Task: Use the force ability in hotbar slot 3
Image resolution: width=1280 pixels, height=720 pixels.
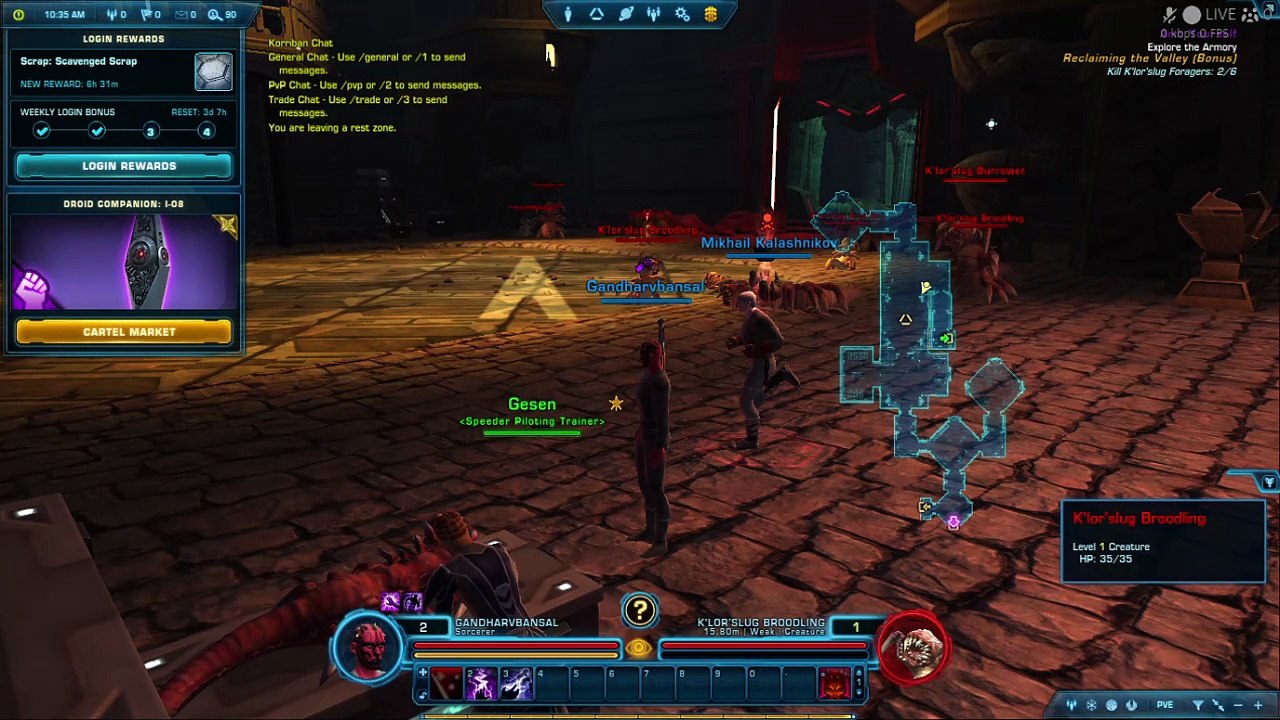Action: tap(516, 684)
